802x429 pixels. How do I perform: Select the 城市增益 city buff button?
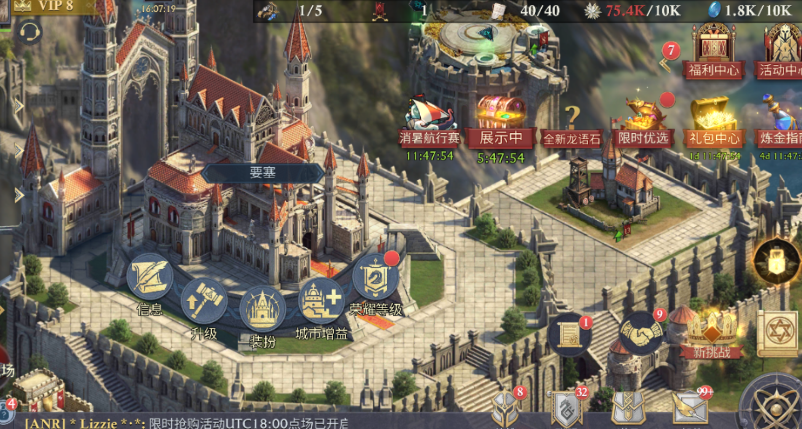(x=322, y=300)
